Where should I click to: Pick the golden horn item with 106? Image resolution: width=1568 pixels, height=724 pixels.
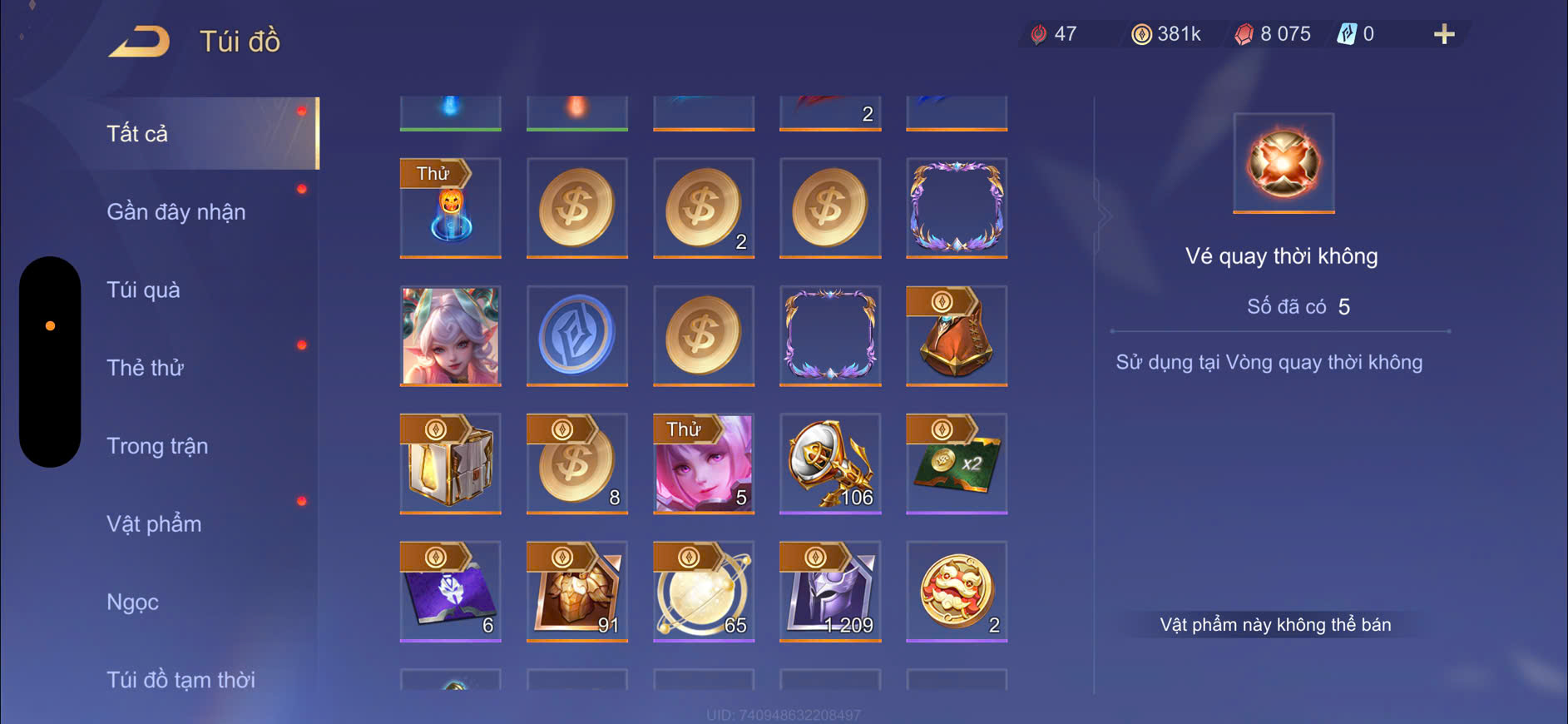[x=829, y=463]
